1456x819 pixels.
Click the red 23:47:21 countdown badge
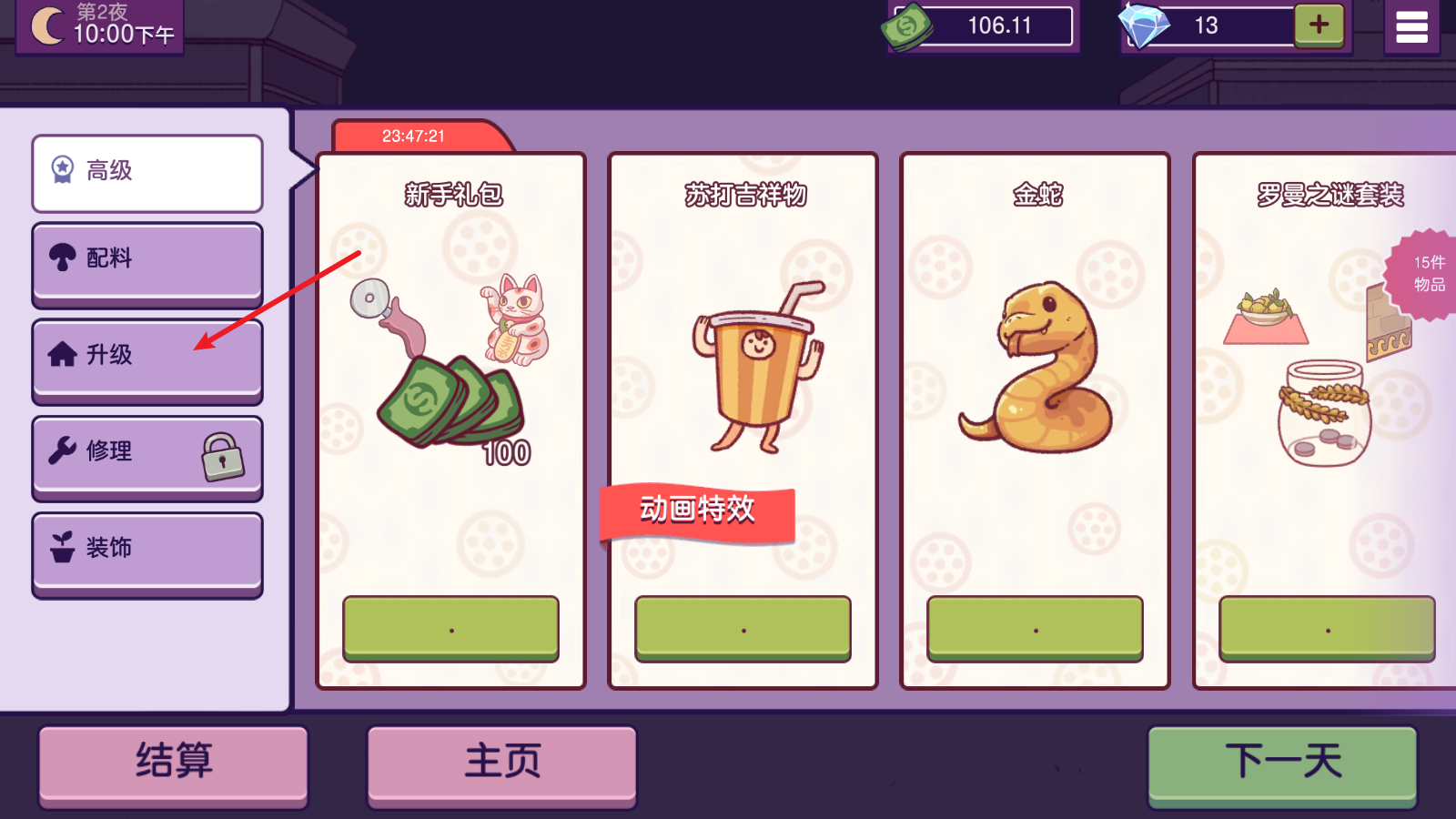pos(414,135)
